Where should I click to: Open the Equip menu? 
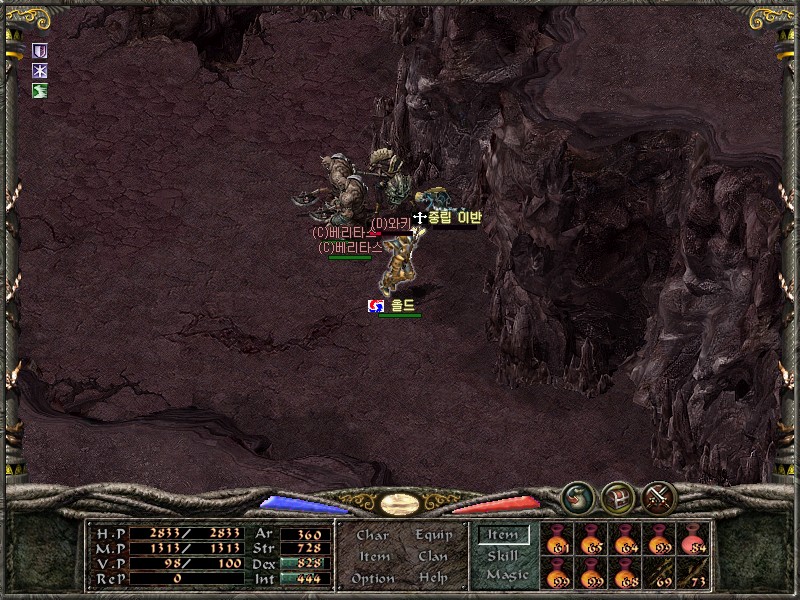pos(433,535)
